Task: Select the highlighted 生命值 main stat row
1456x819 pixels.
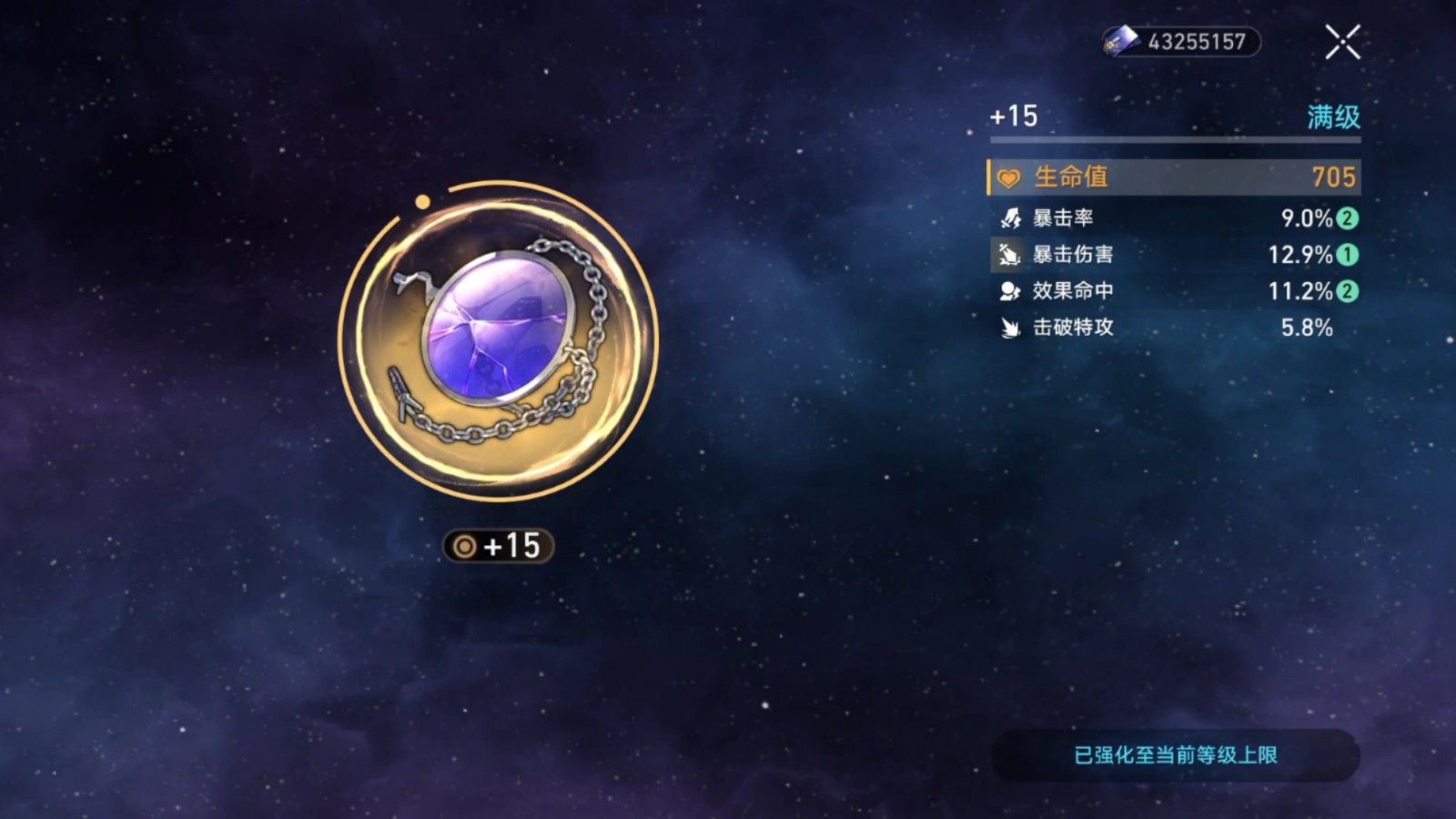Action: click(x=1172, y=177)
